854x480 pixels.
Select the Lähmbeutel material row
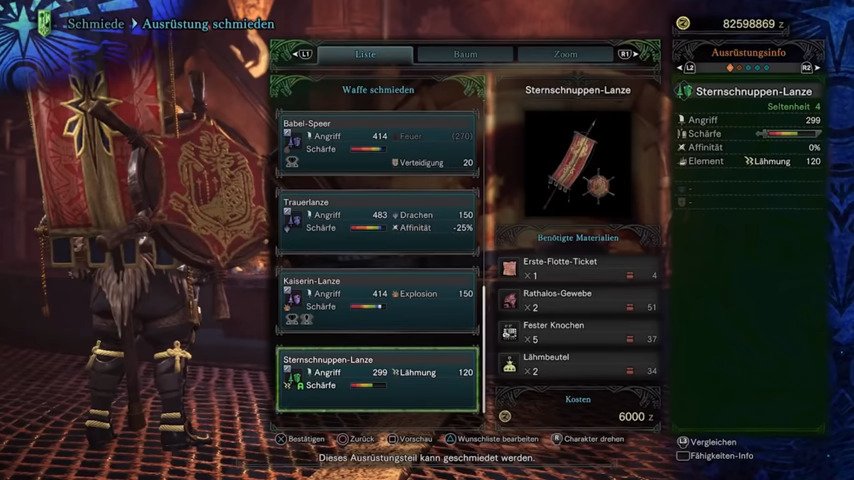(580, 364)
